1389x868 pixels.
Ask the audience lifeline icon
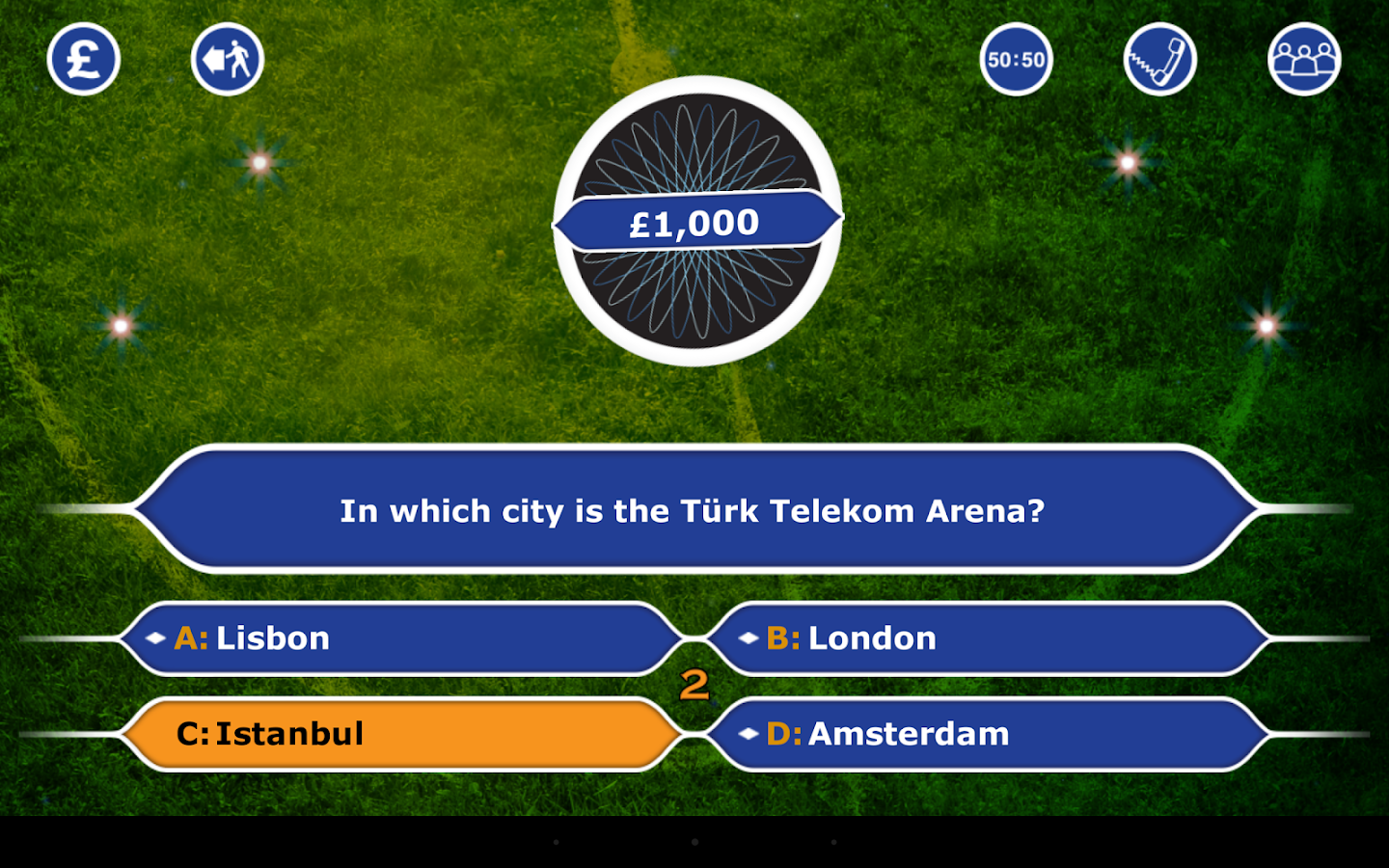[1304, 60]
